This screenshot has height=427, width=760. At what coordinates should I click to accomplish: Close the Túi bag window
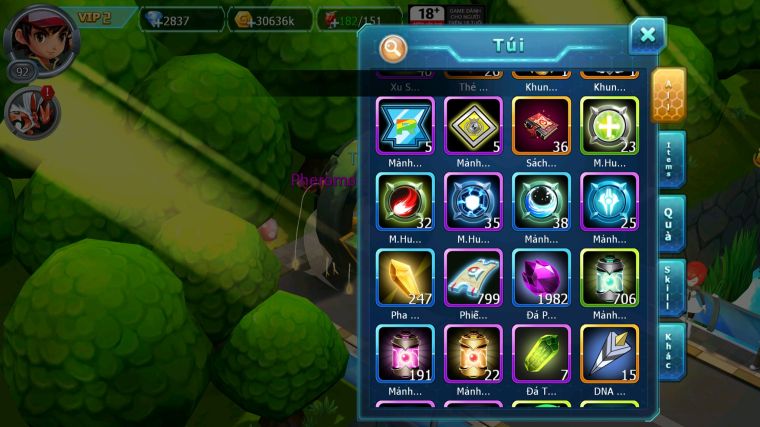tap(647, 36)
